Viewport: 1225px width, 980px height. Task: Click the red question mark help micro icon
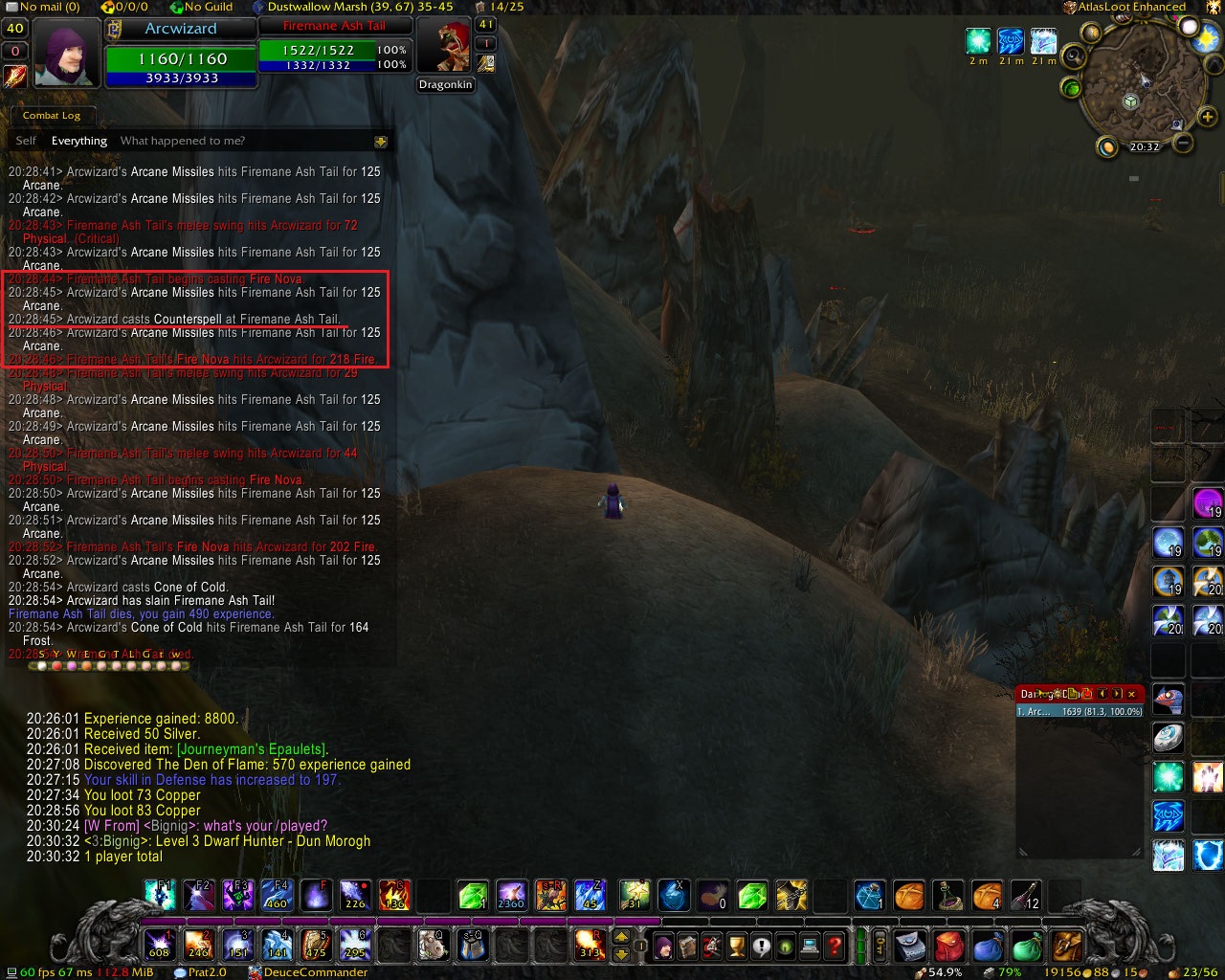[x=835, y=947]
